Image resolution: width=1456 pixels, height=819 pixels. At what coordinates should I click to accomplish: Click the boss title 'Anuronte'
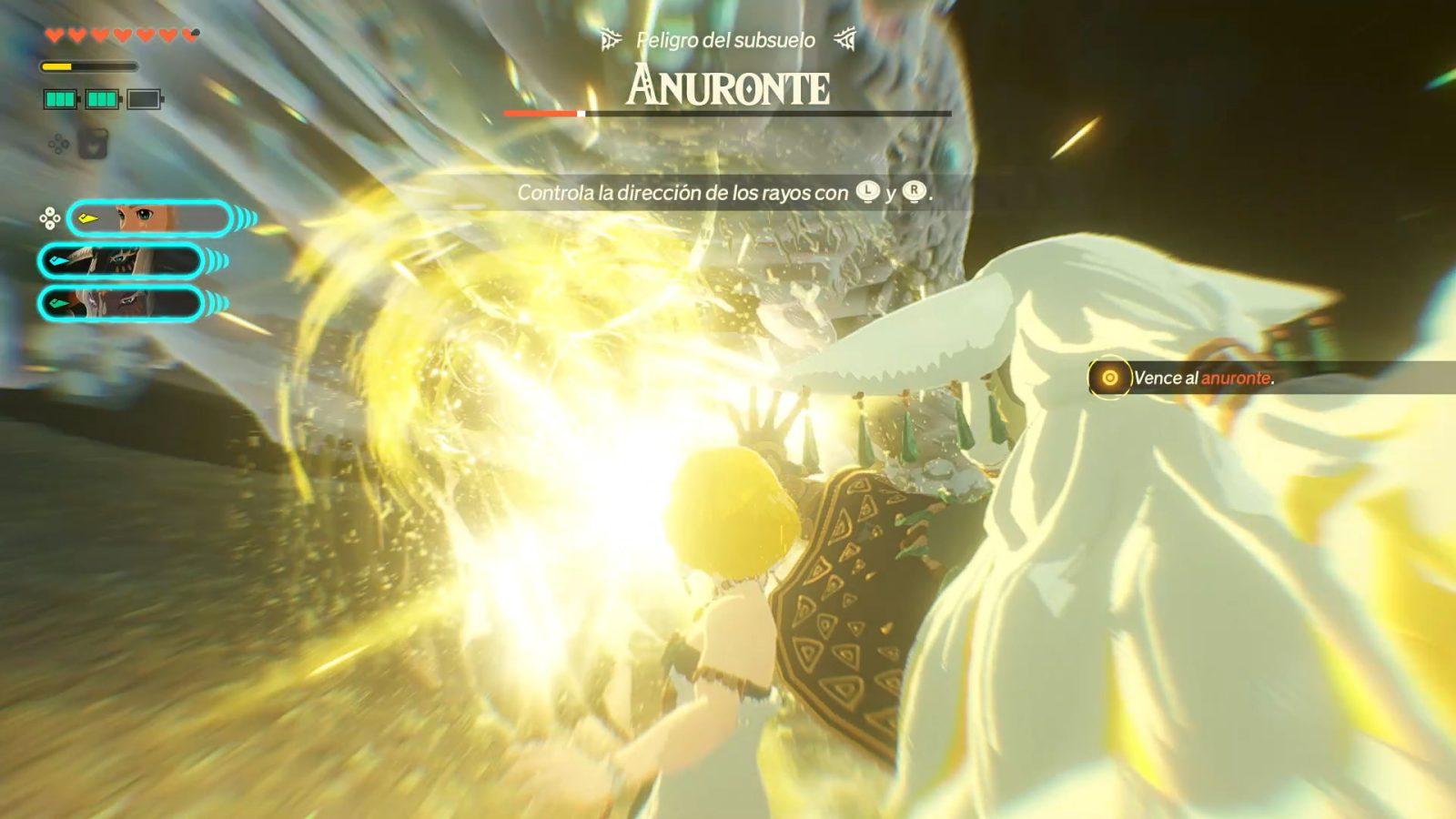pyautogui.click(x=728, y=86)
